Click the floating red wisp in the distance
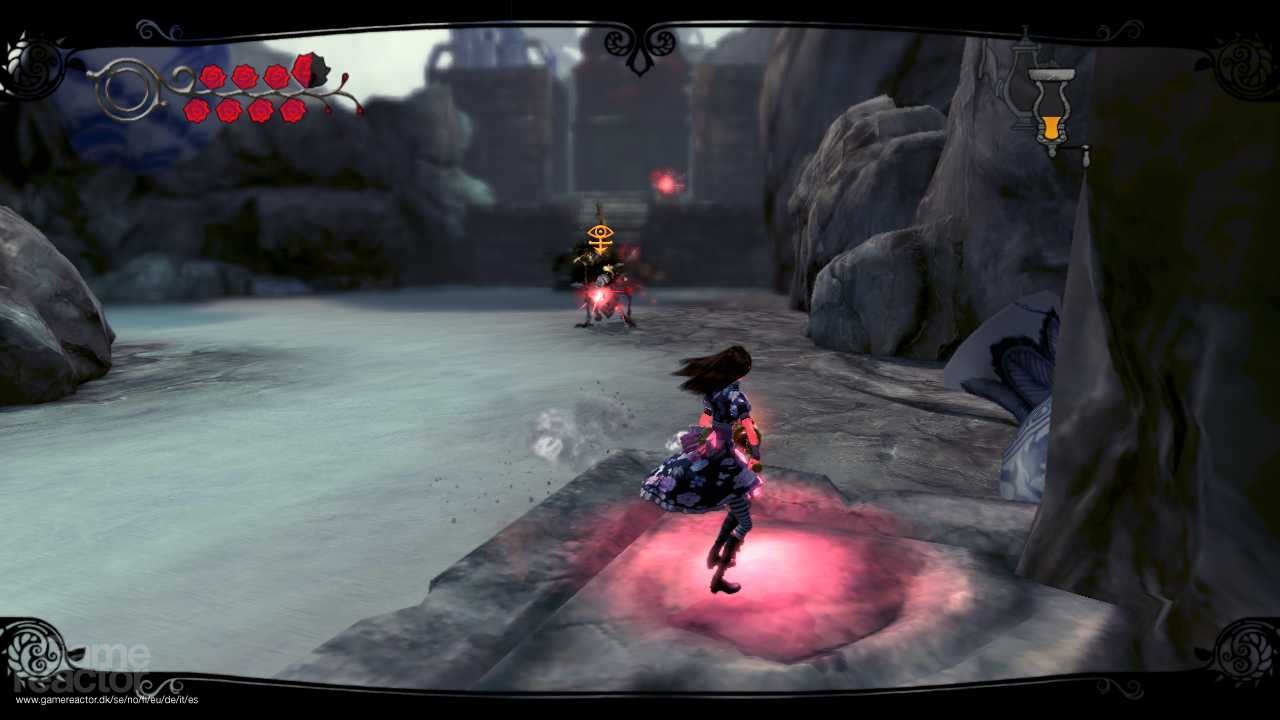This screenshot has height=720, width=1280. click(x=663, y=182)
